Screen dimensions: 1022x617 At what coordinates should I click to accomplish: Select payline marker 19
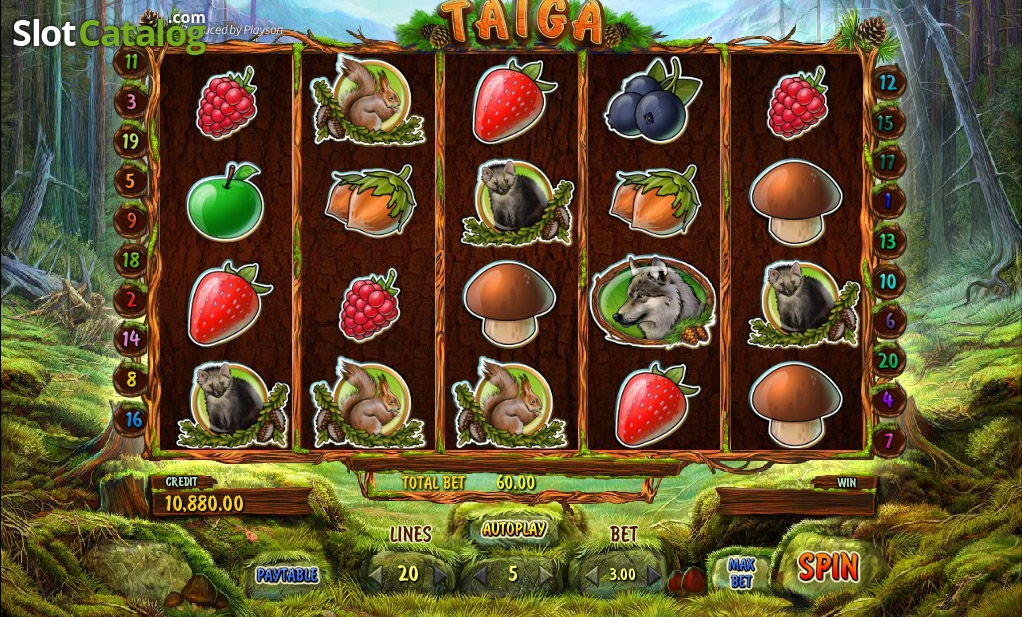(x=131, y=141)
